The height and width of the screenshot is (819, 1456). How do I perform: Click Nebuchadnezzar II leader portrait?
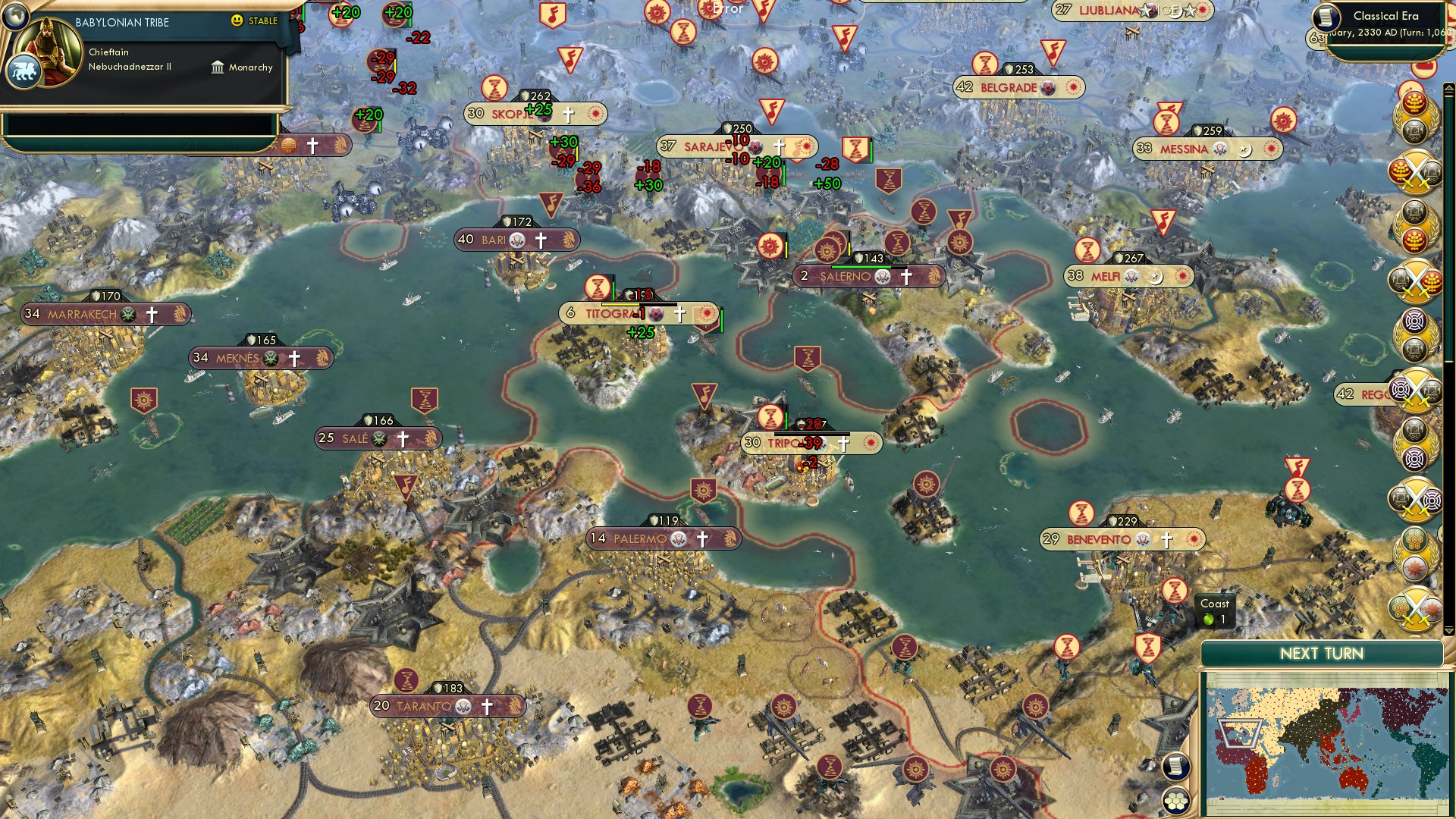click(x=50, y=50)
